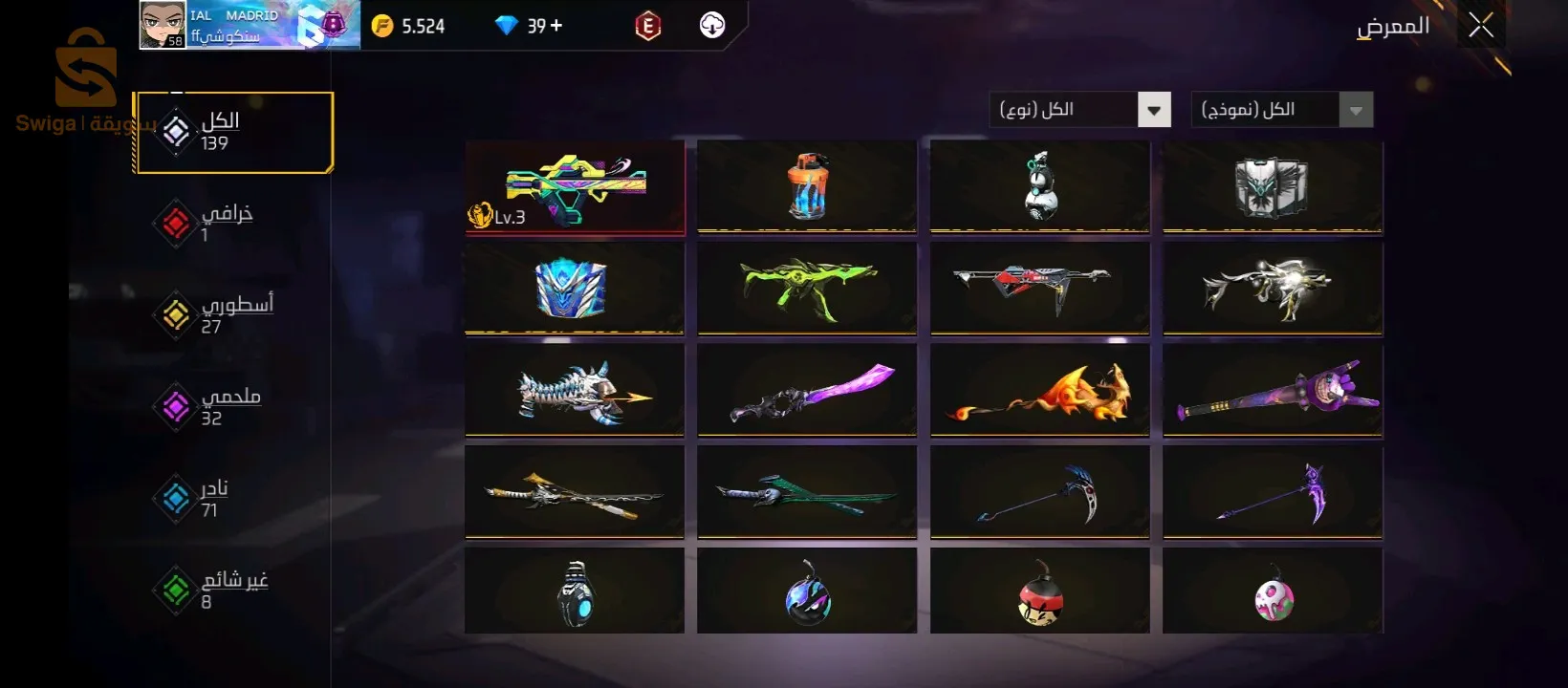Close the gallery with the X button

[x=1481, y=26]
